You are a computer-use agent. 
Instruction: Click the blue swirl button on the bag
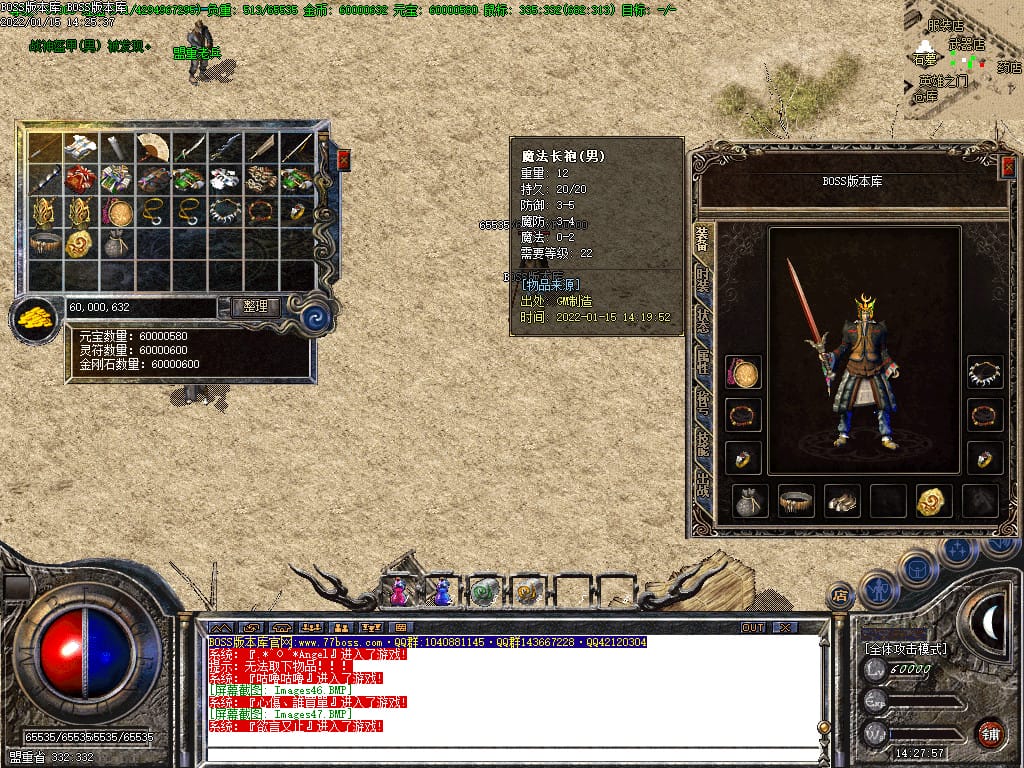[x=316, y=318]
